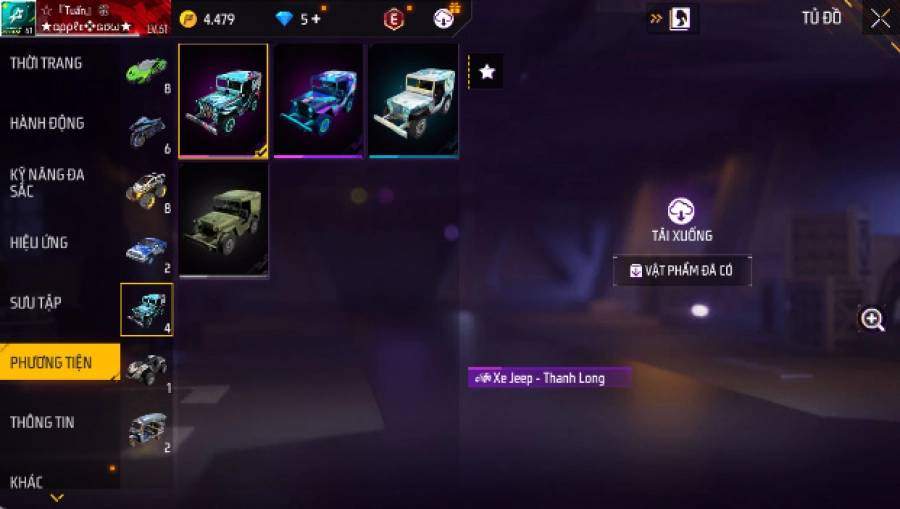Choose the green sports car vehicle type
The height and width of the screenshot is (509, 900).
point(146,70)
